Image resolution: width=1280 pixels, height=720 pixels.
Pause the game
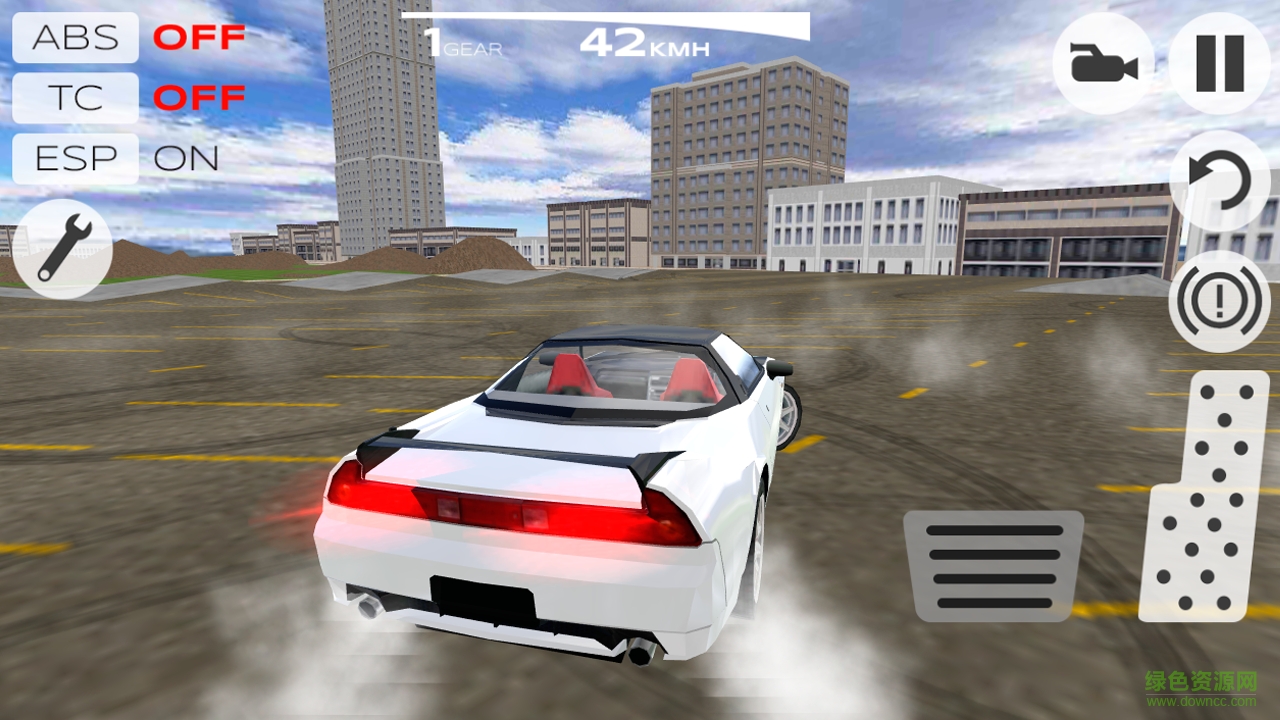coord(1218,63)
